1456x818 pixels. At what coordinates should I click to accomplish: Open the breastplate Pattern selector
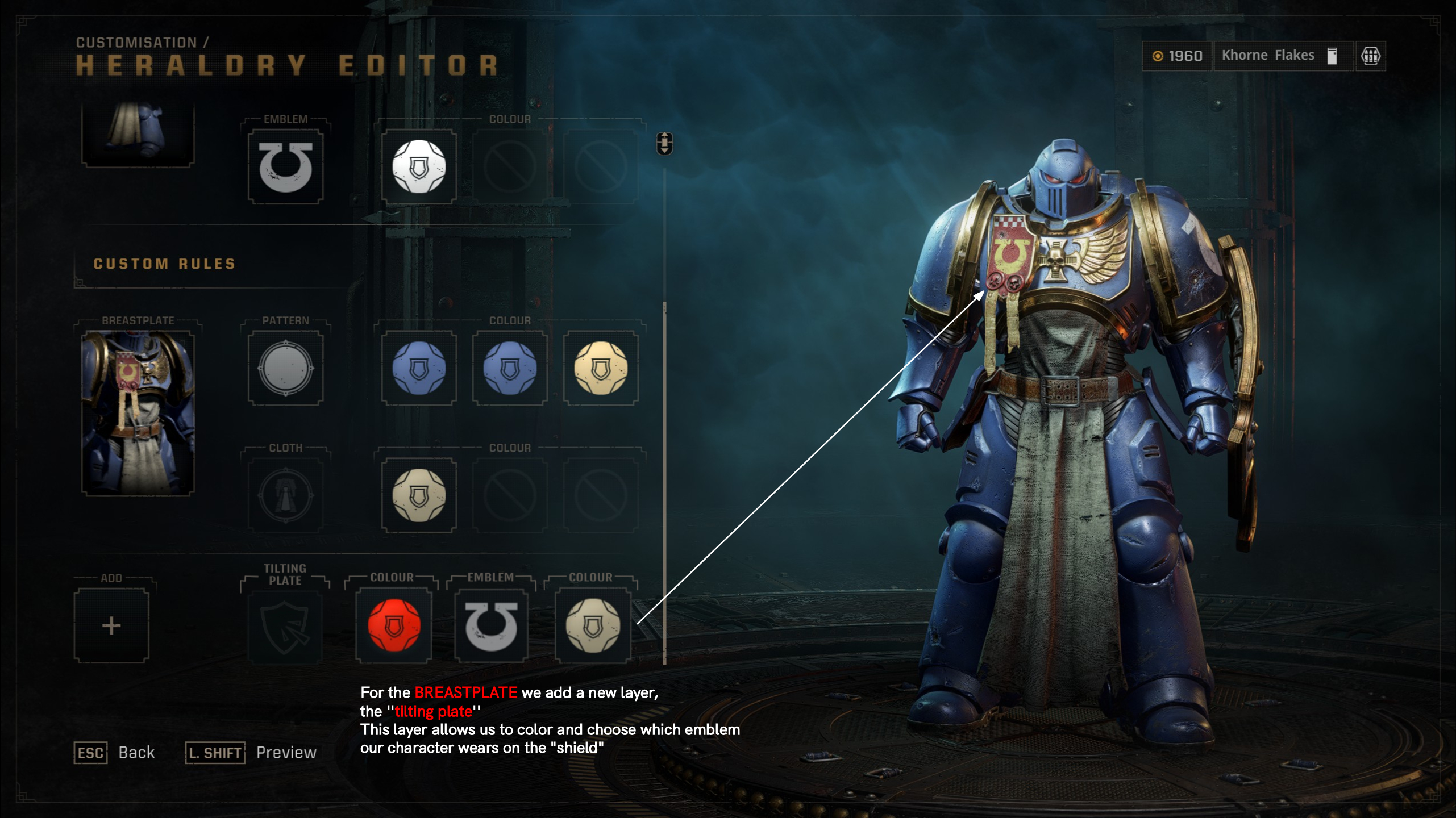coord(285,369)
